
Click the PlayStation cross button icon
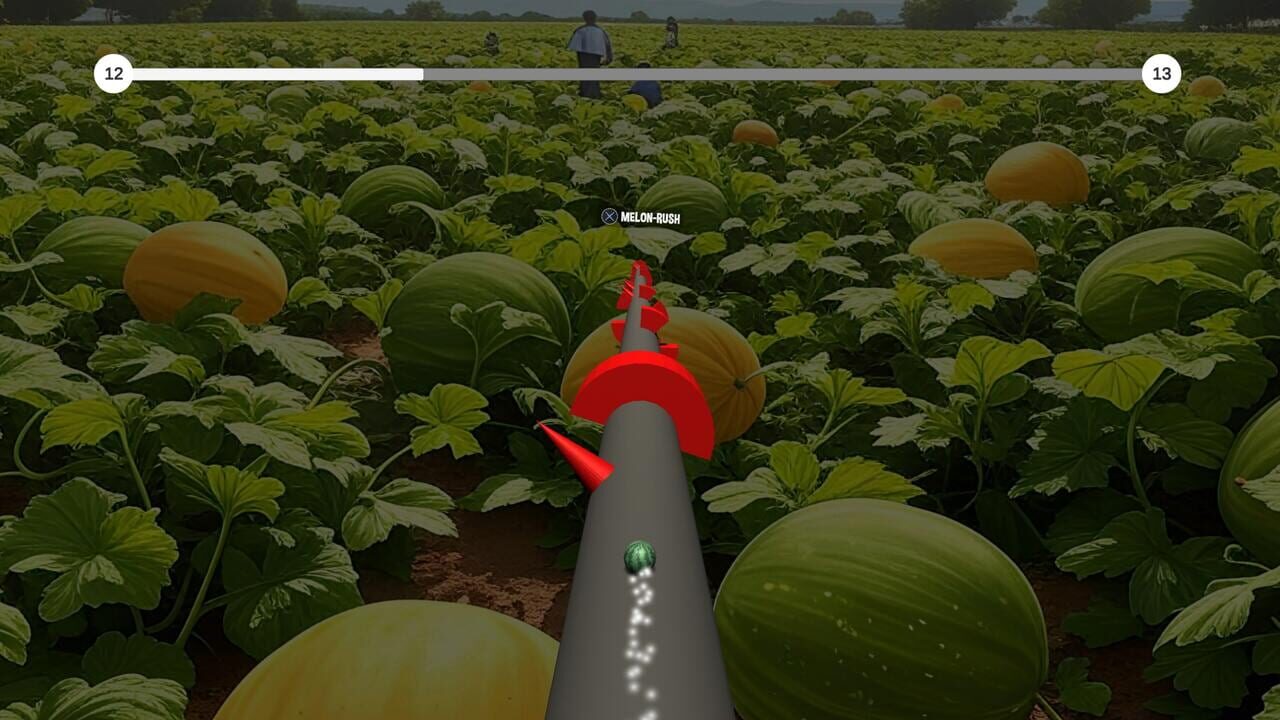[x=608, y=216]
